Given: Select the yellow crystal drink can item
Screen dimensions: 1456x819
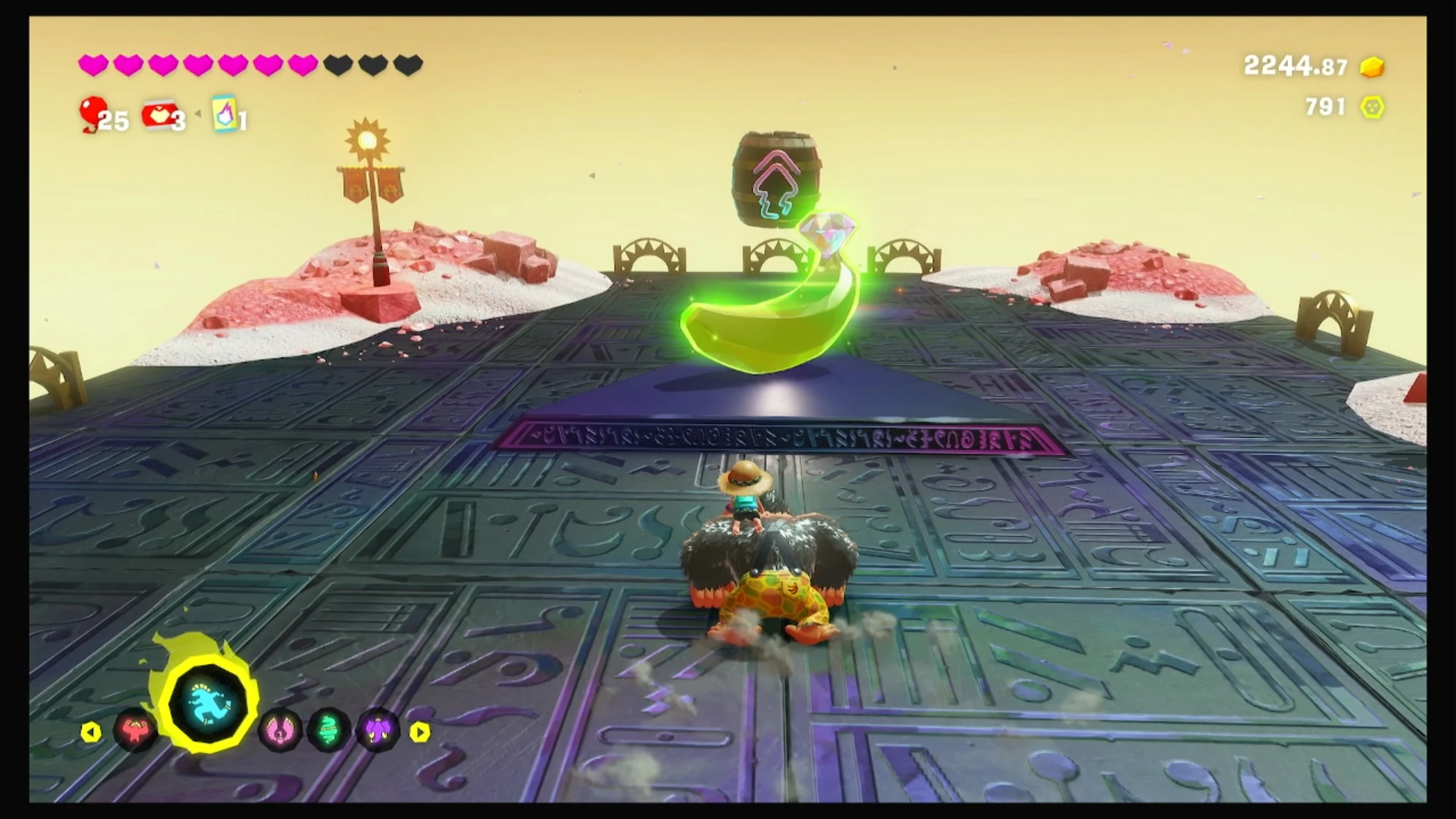Looking at the screenshot, I should point(223,114).
